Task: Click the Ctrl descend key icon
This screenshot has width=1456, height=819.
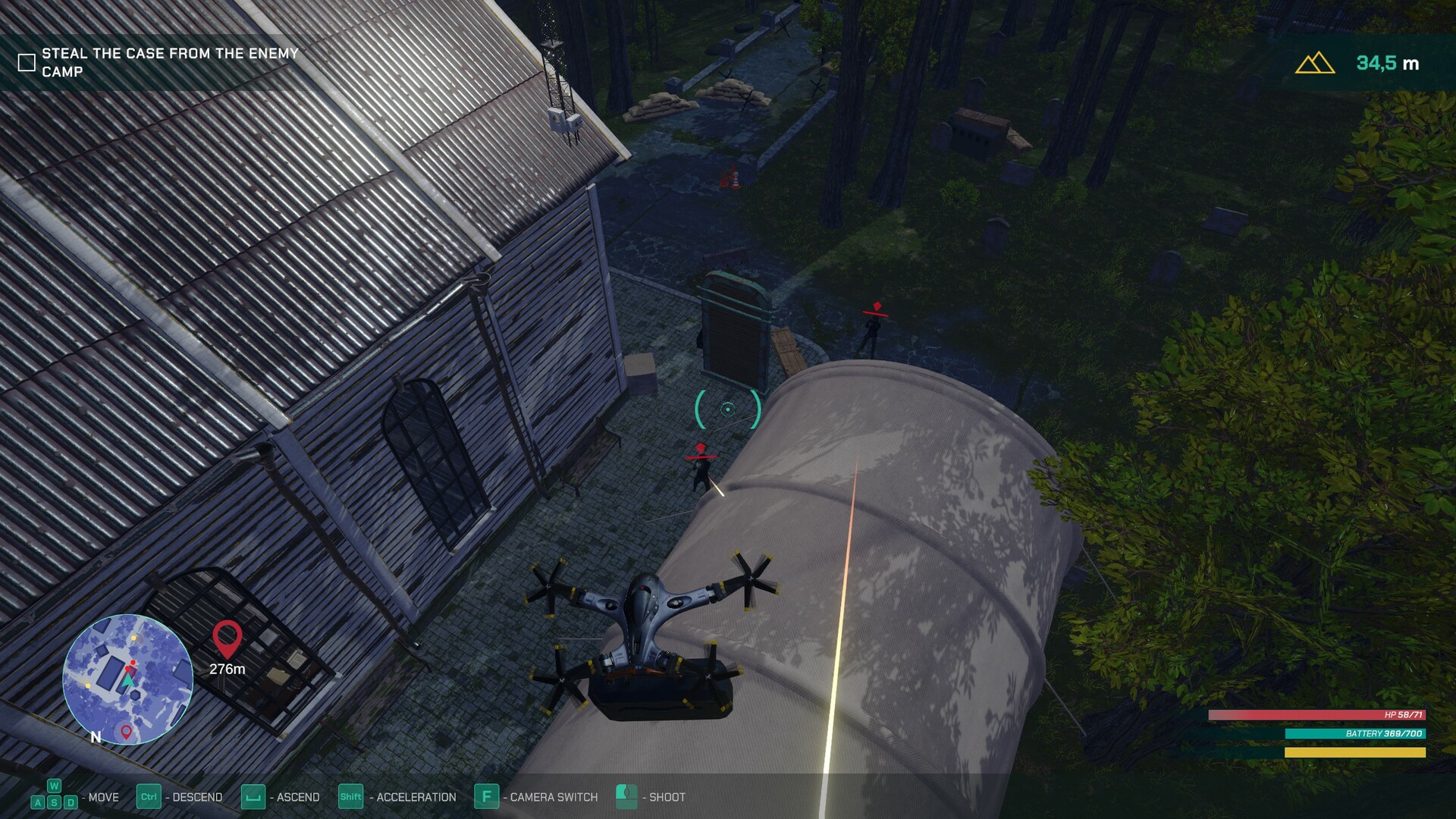Action: click(149, 797)
